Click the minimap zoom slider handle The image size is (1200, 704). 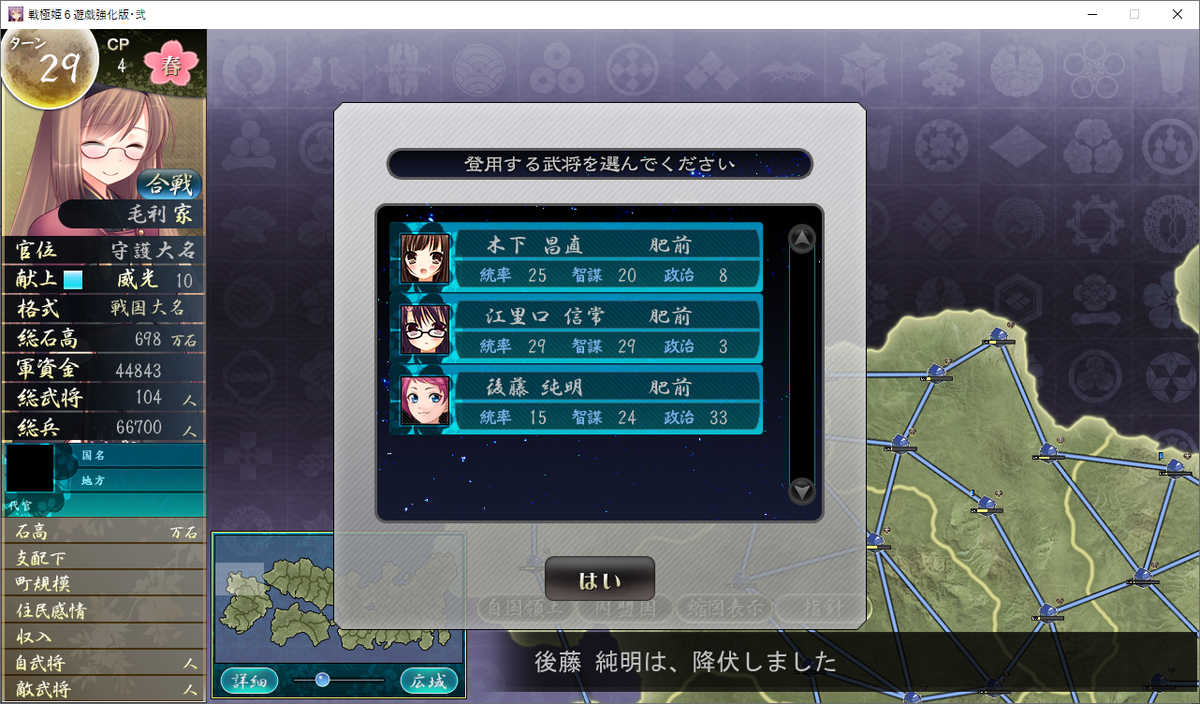click(322, 680)
